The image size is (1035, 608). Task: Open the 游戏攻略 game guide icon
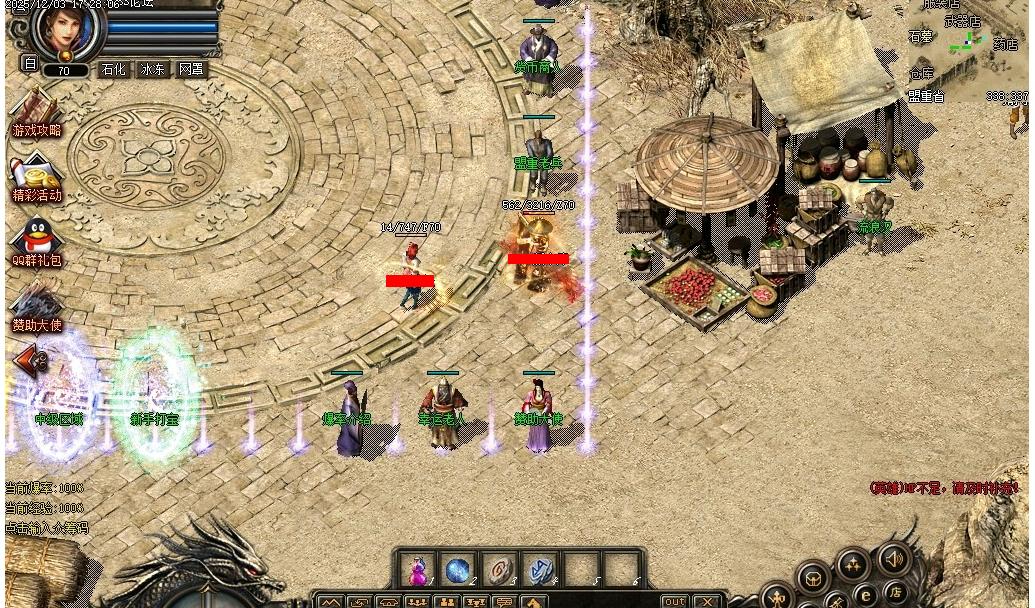(36, 112)
